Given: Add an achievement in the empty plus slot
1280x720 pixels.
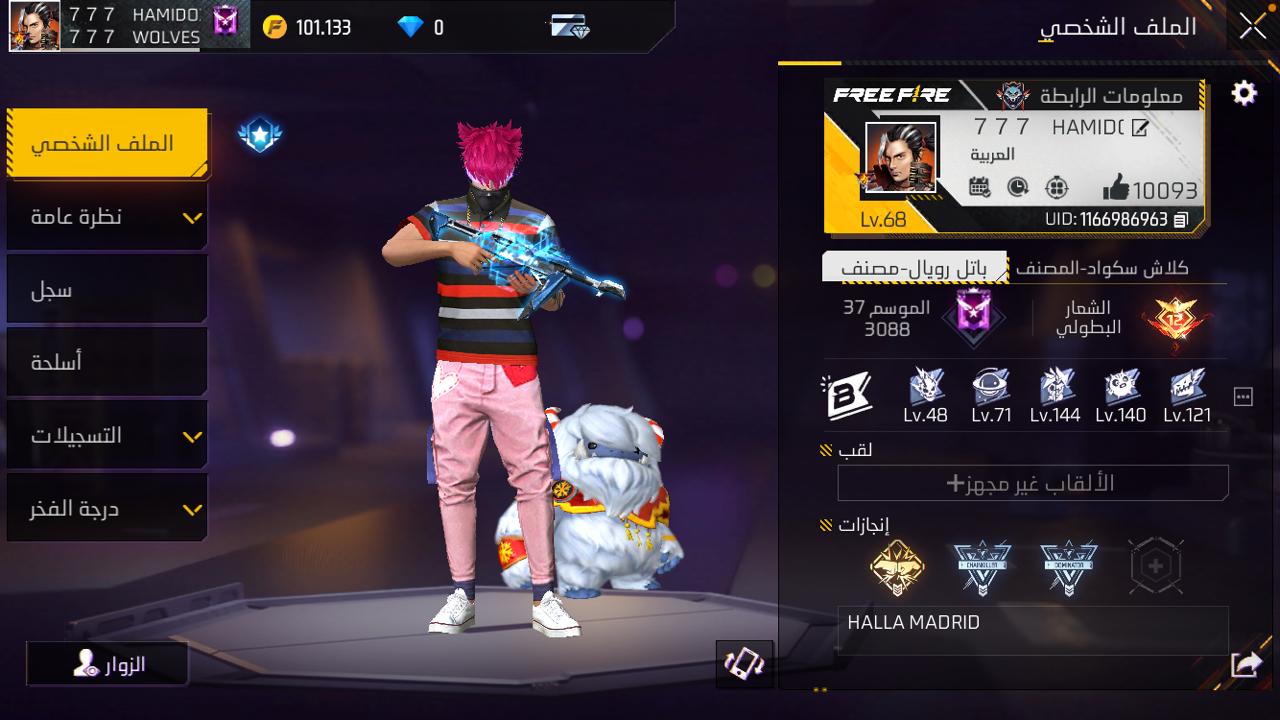Looking at the screenshot, I should [x=1155, y=565].
